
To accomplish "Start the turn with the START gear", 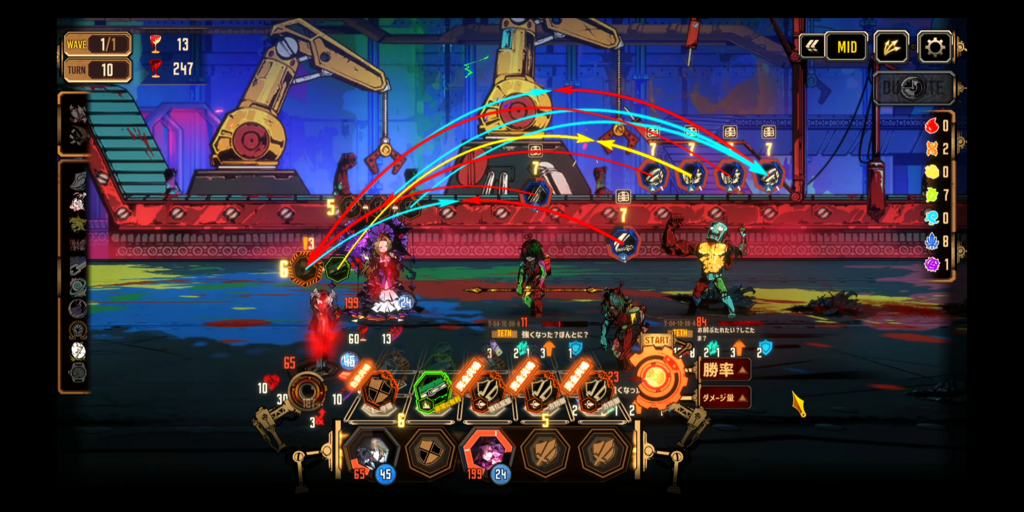I will (x=658, y=378).
